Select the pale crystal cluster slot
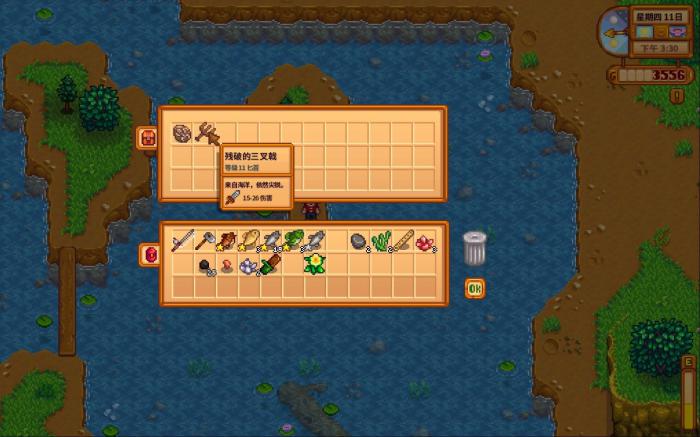Screen dimensions: 700x437 (249, 265)
